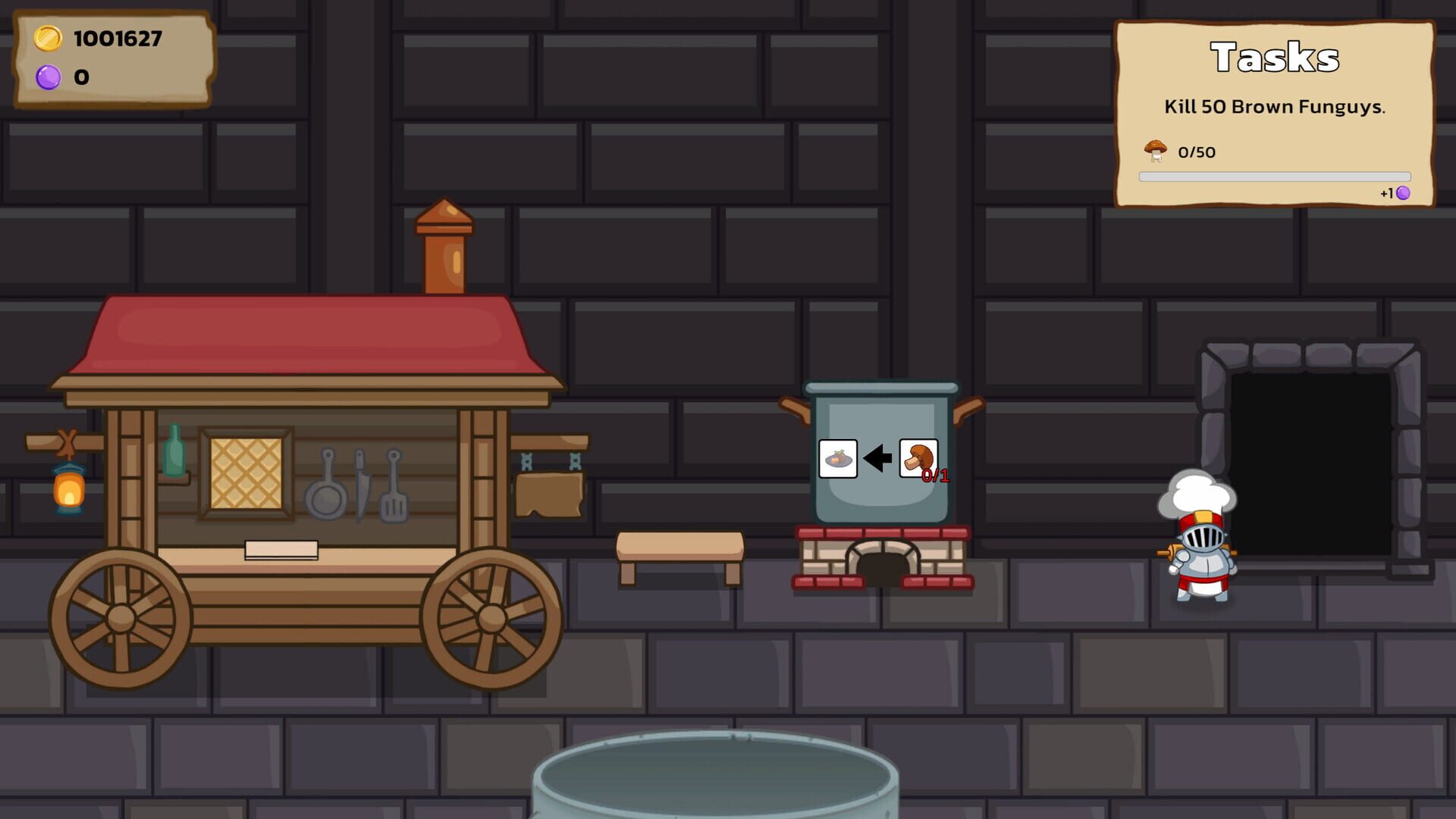
Task: Click the Tasks panel header
Action: (1273, 57)
